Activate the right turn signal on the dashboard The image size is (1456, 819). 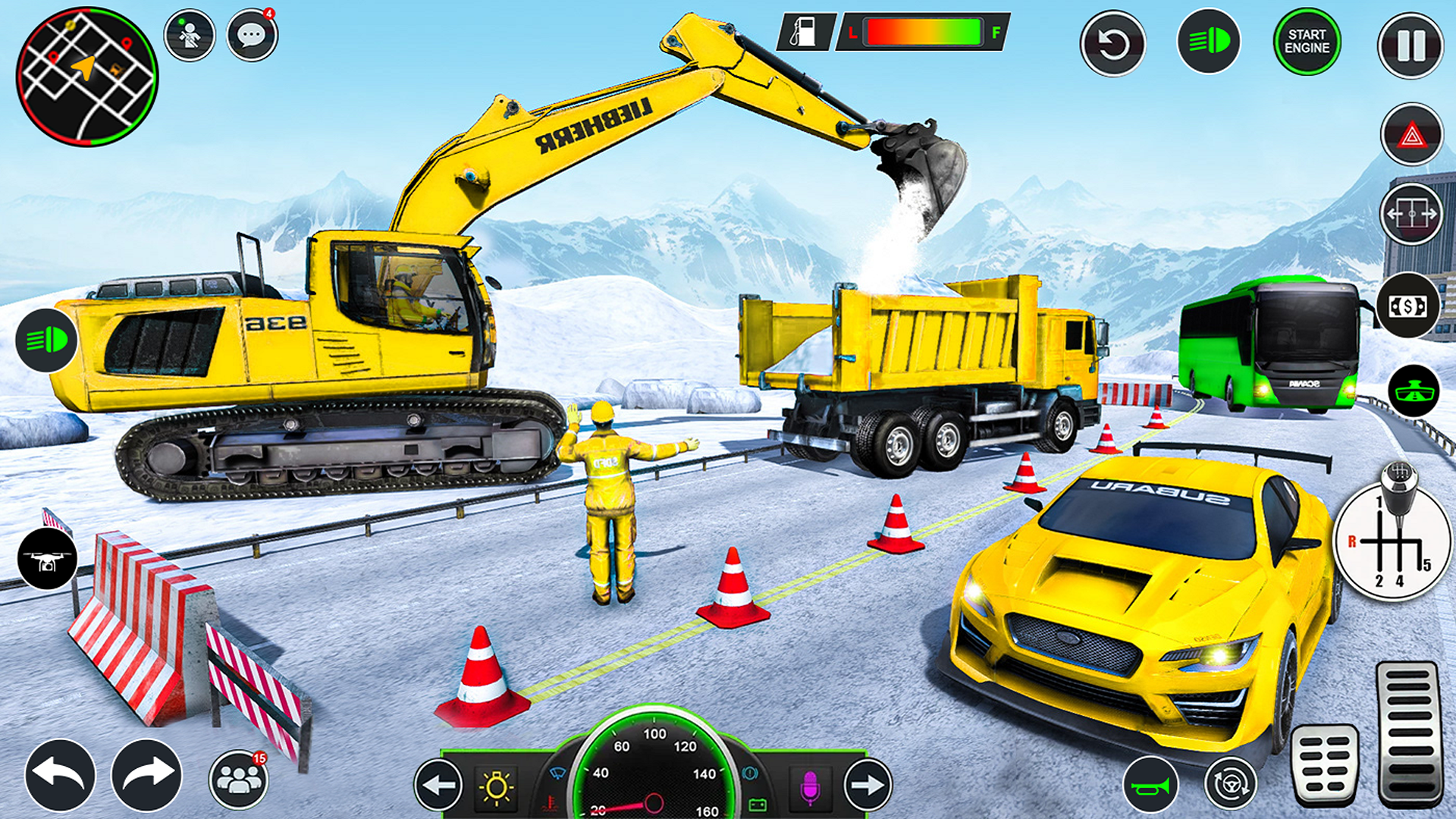[x=867, y=785]
